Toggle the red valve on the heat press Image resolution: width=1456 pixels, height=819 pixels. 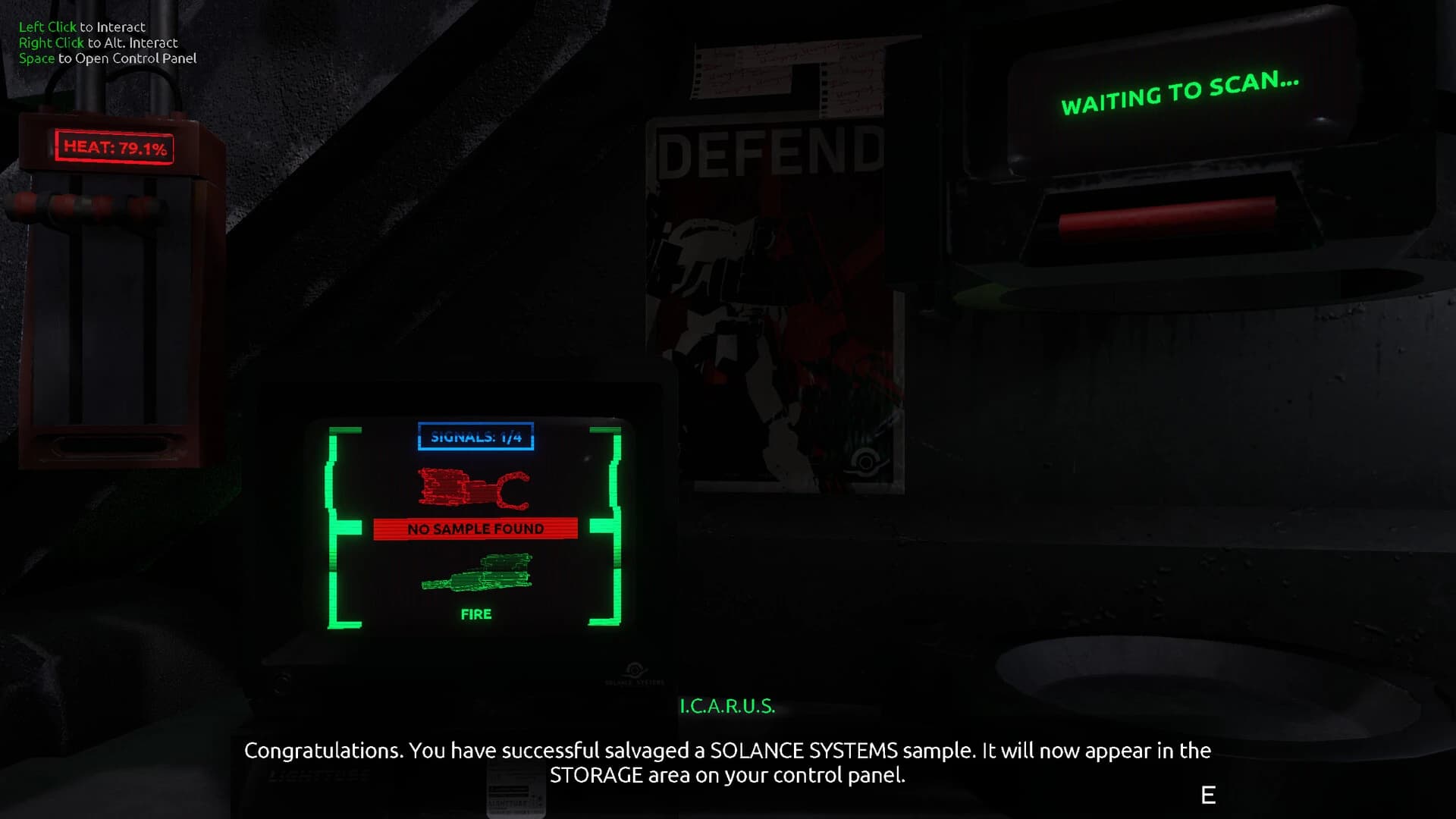tap(61, 205)
